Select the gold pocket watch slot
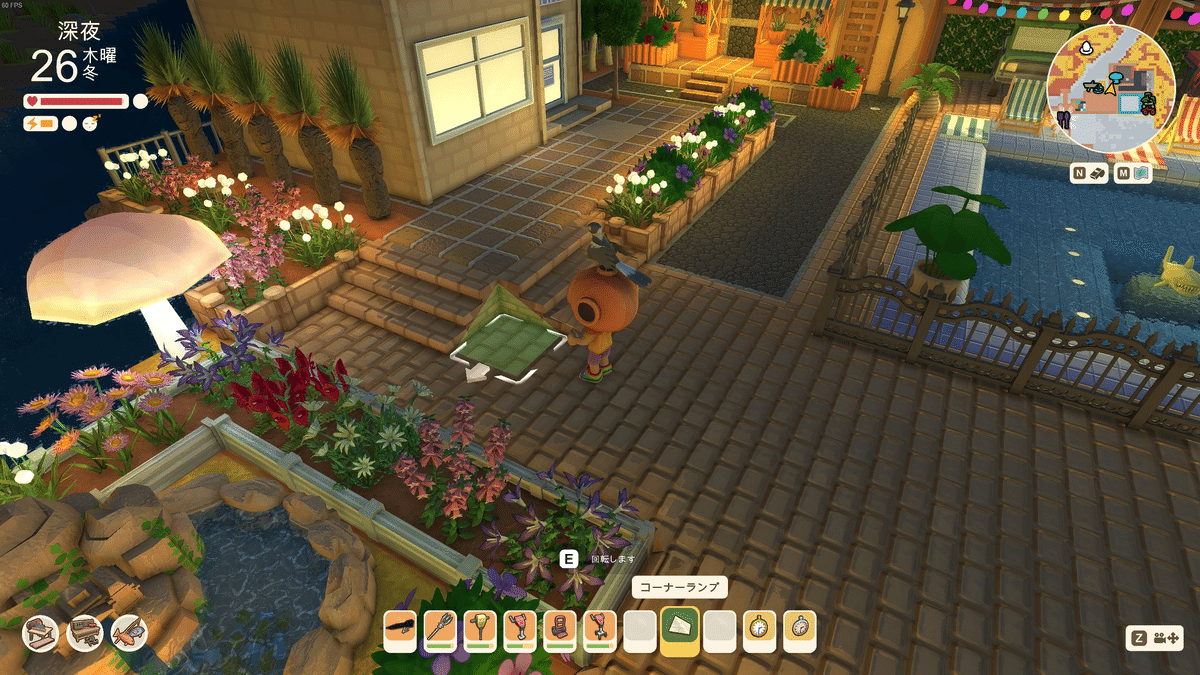The width and height of the screenshot is (1200, 675). (x=760, y=631)
